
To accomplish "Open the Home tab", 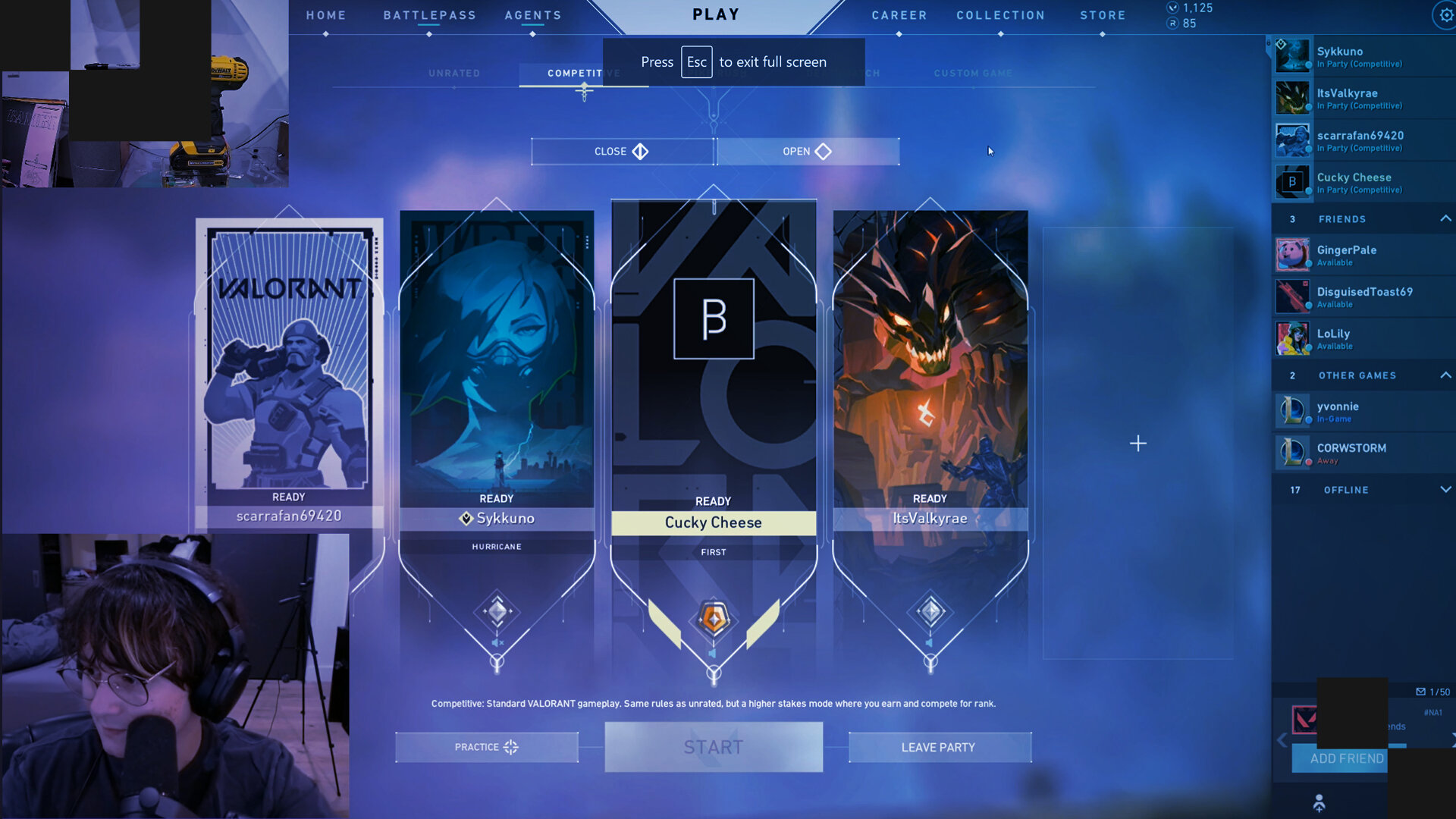I will tap(326, 15).
